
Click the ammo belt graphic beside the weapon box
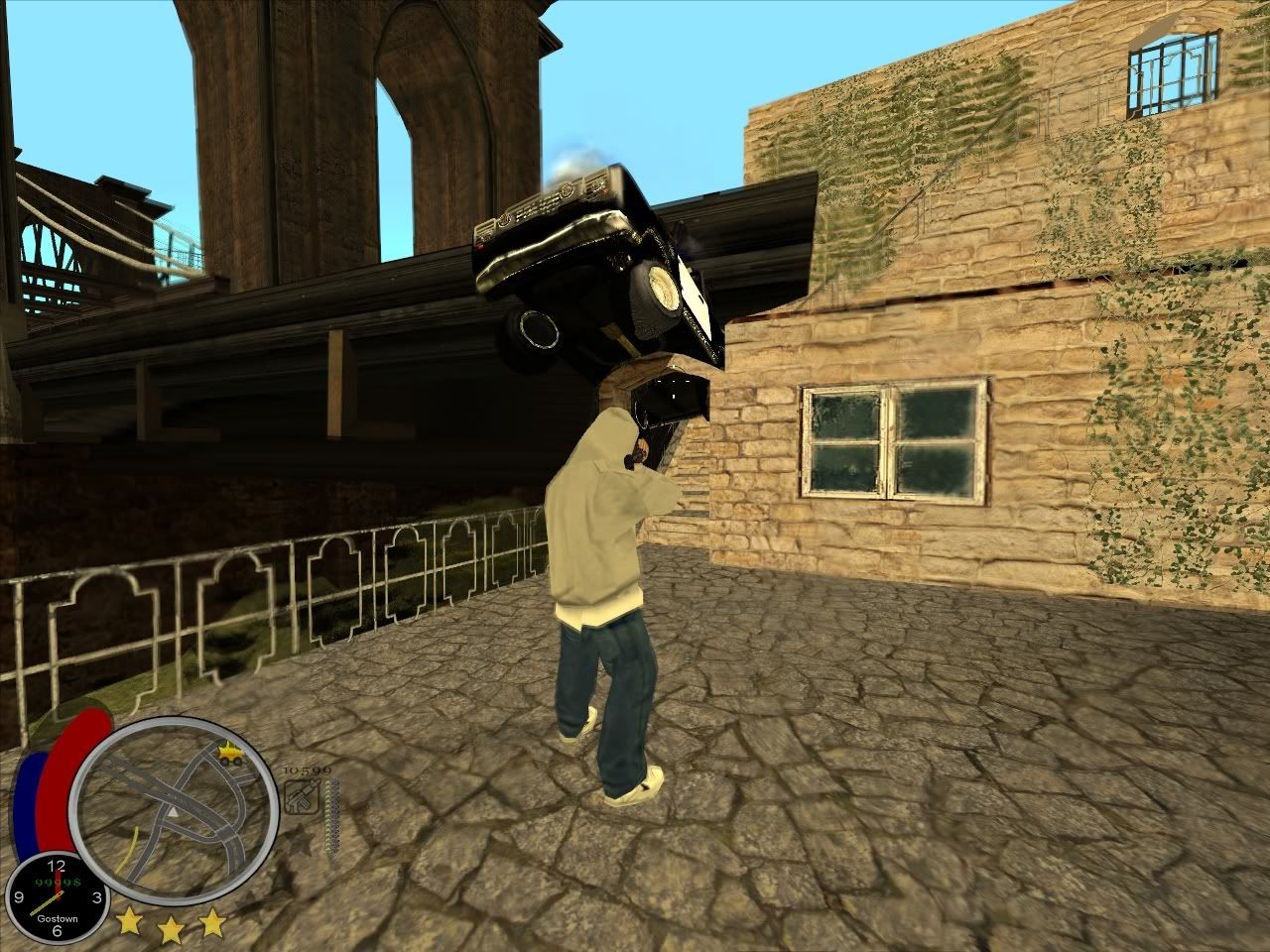click(x=330, y=815)
